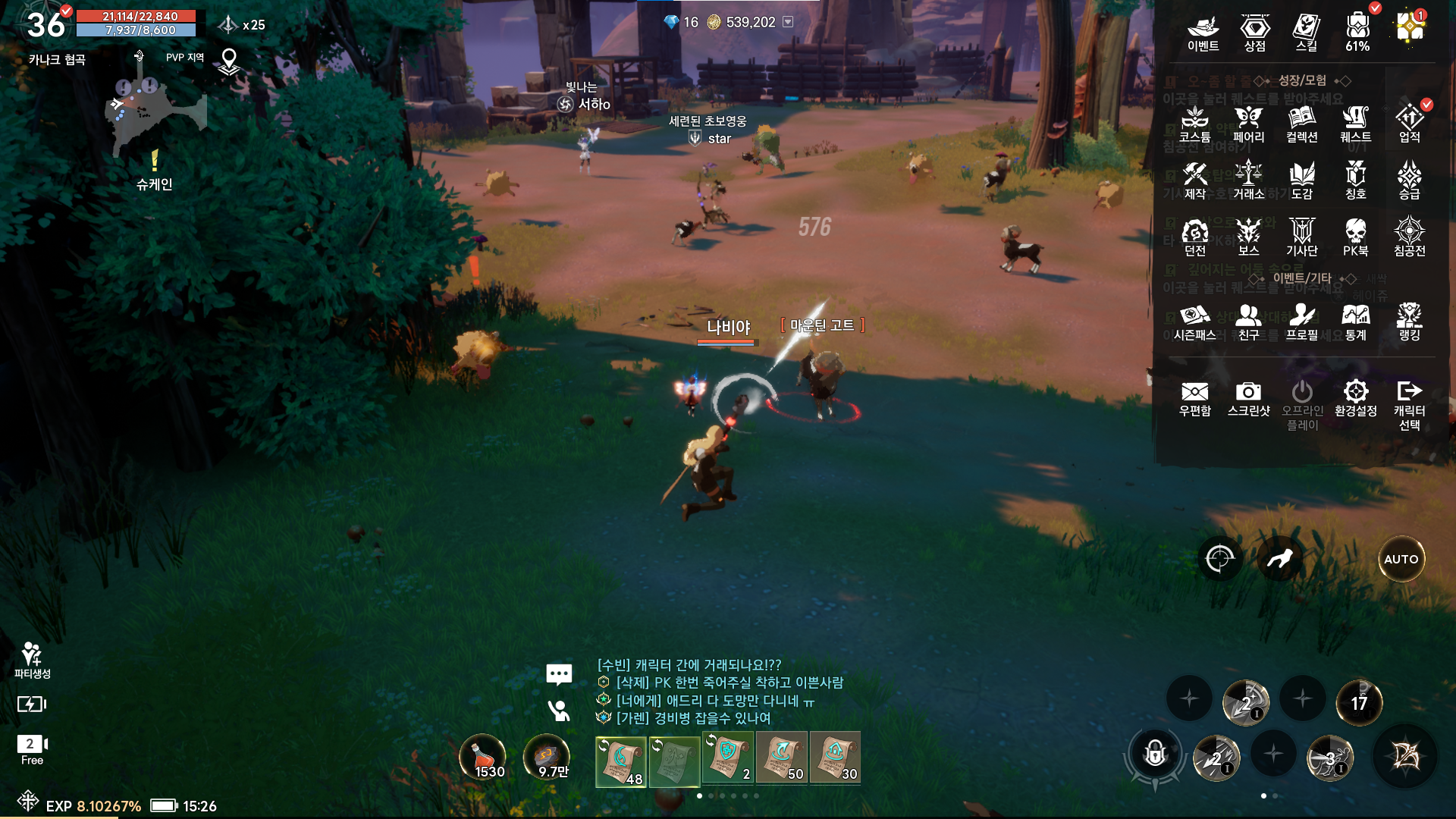Take a 스크린샷 screenshot
Image resolution: width=1456 pixels, height=819 pixels.
pos(1248,398)
